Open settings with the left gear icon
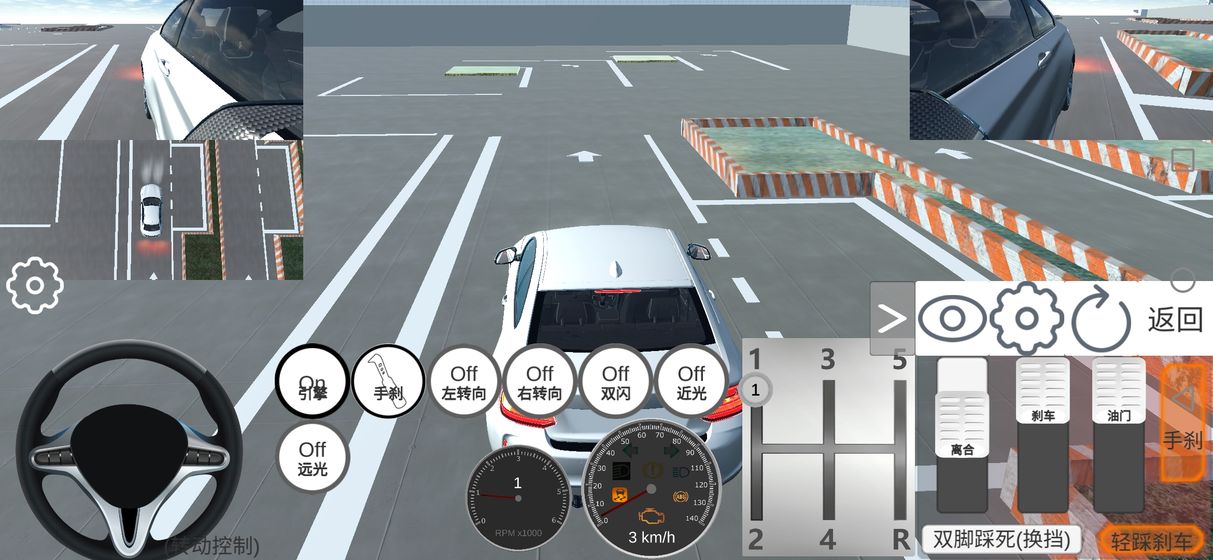The width and height of the screenshot is (1213, 560). [35, 286]
